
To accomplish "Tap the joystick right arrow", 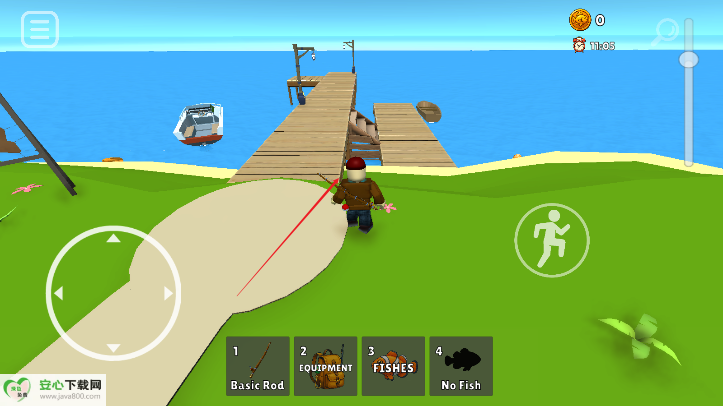I will pos(168,294).
